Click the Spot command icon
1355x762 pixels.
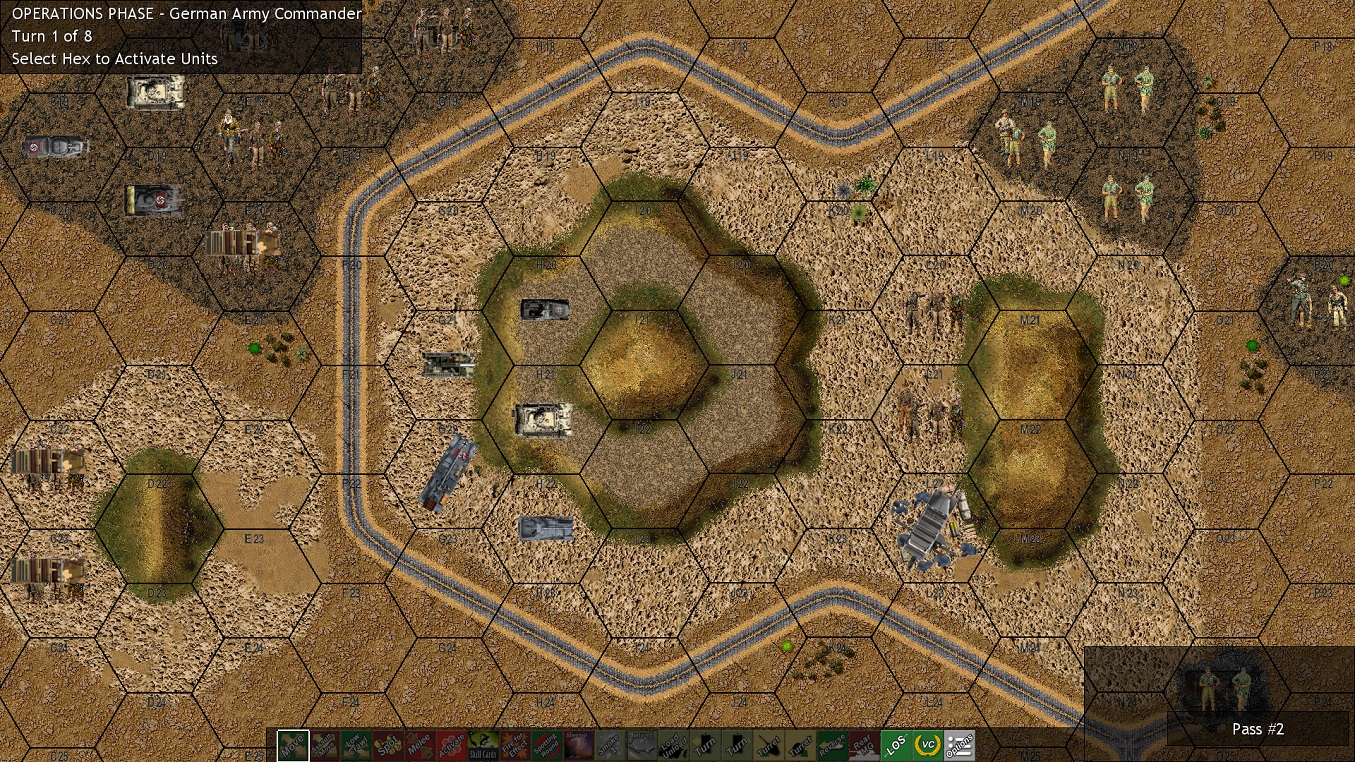point(385,745)
